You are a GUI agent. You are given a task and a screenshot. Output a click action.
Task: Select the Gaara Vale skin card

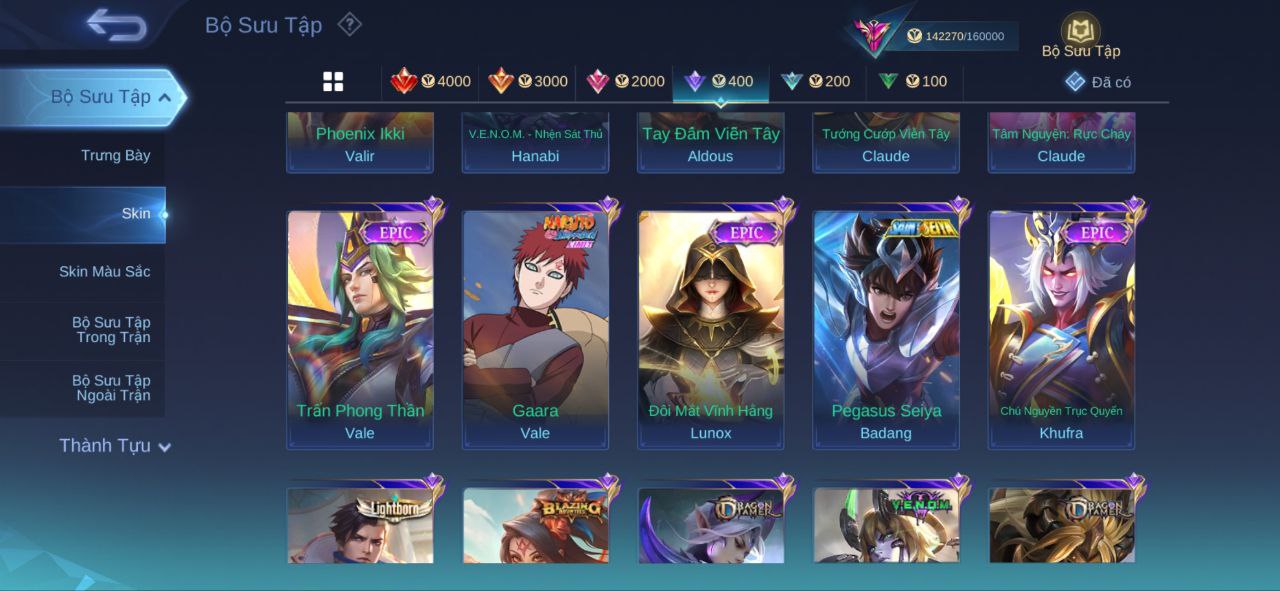(x=535, y=329)
